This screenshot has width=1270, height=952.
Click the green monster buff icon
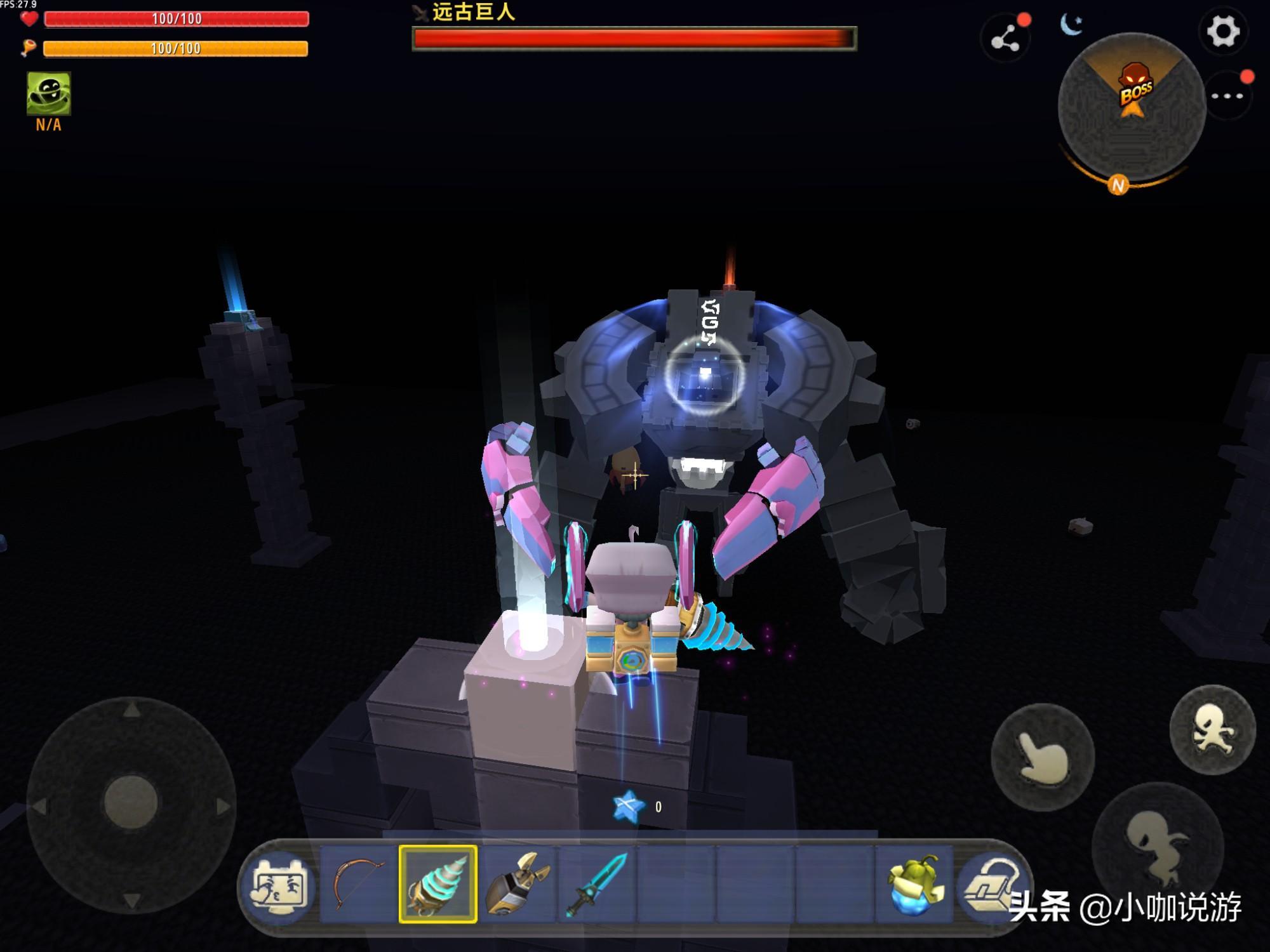49,93
